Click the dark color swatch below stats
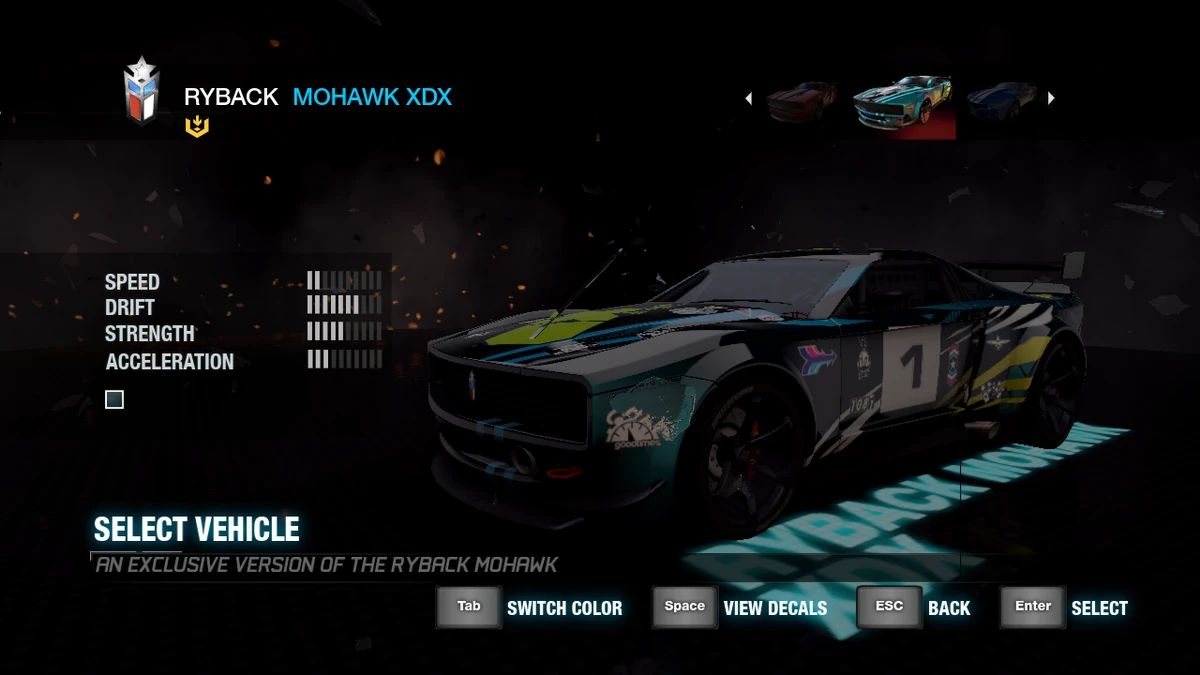 115,400
